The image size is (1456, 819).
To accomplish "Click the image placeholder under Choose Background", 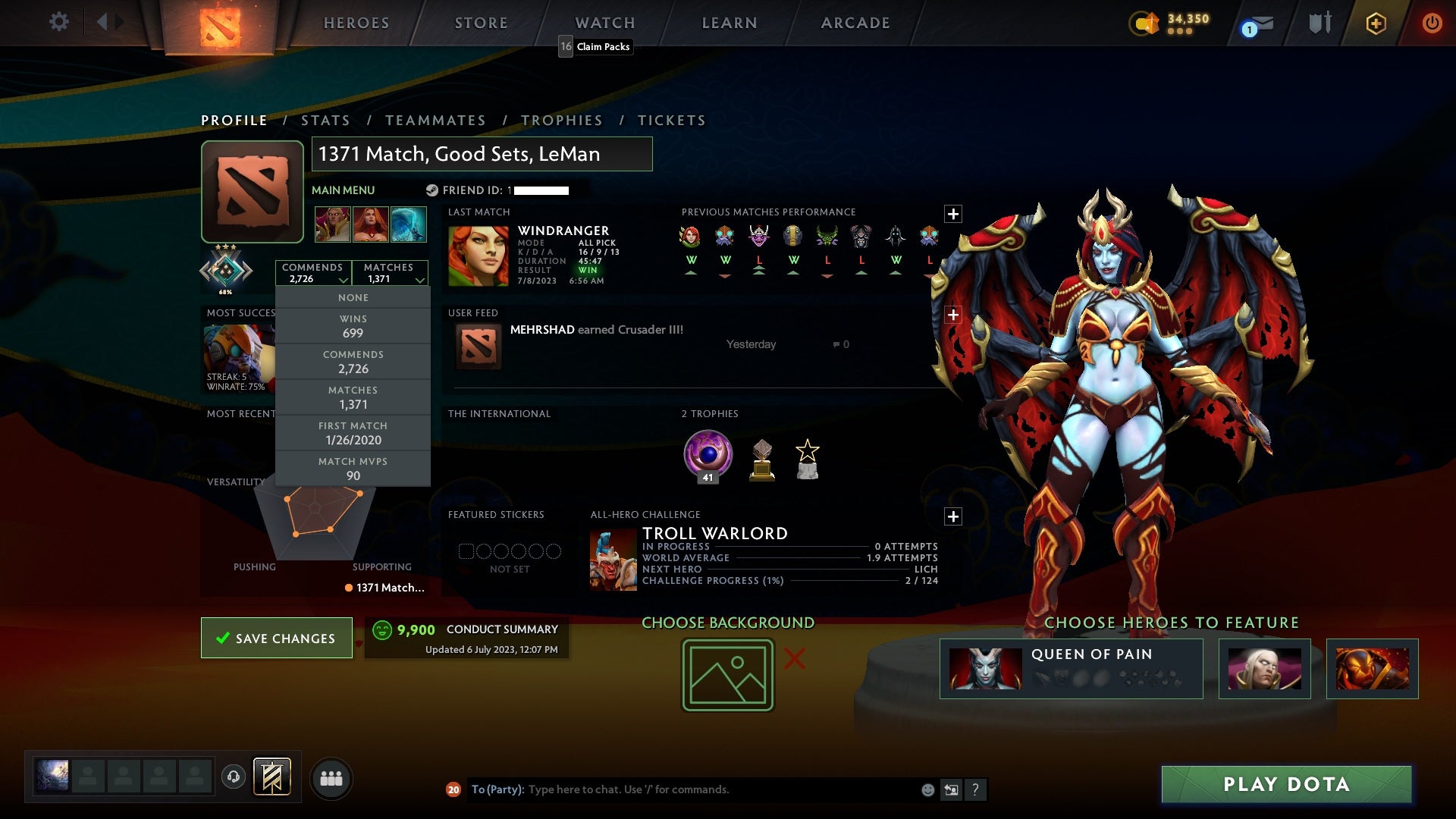I will coord(726,673).
